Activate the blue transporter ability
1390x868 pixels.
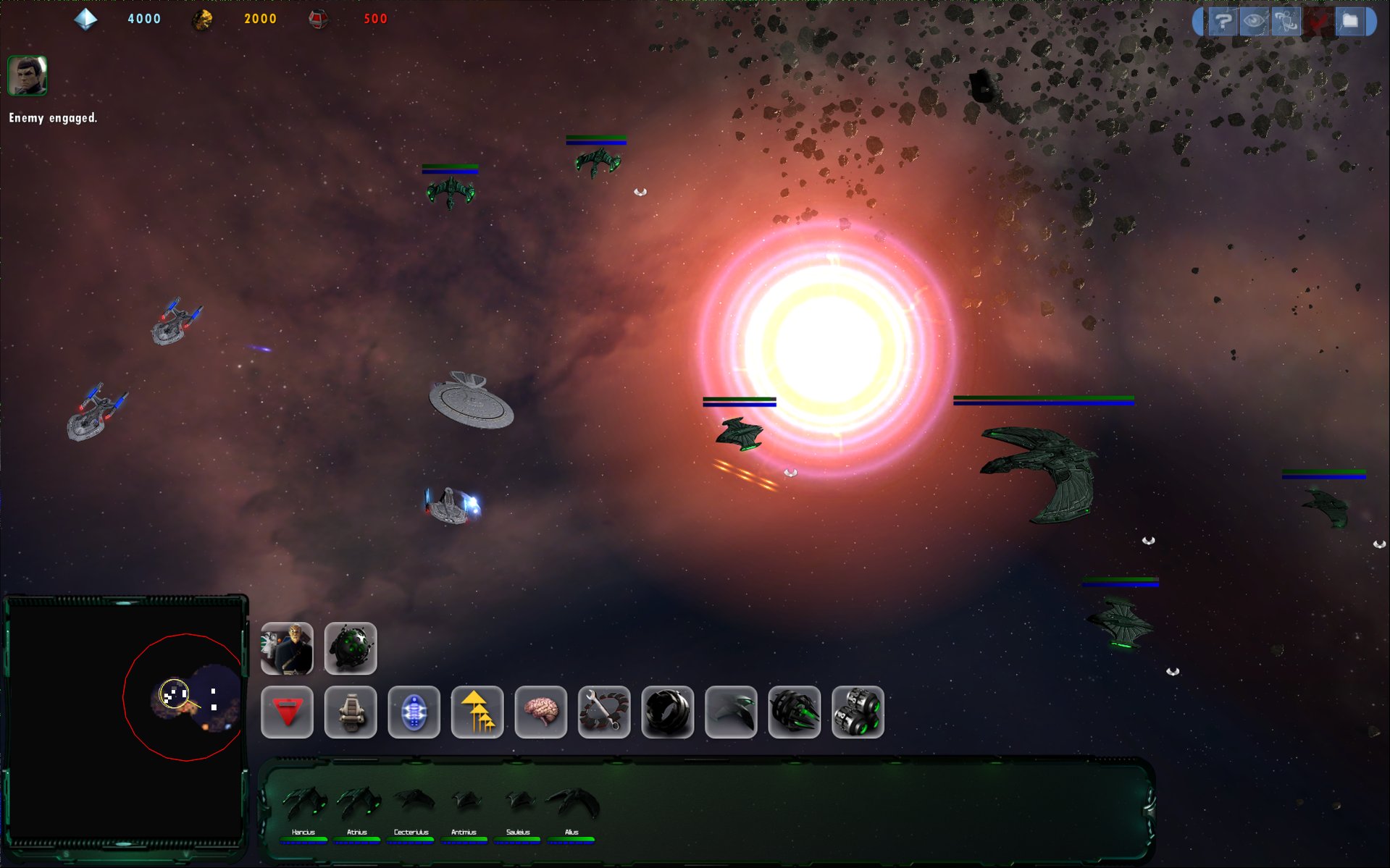(x=414, y=712)
